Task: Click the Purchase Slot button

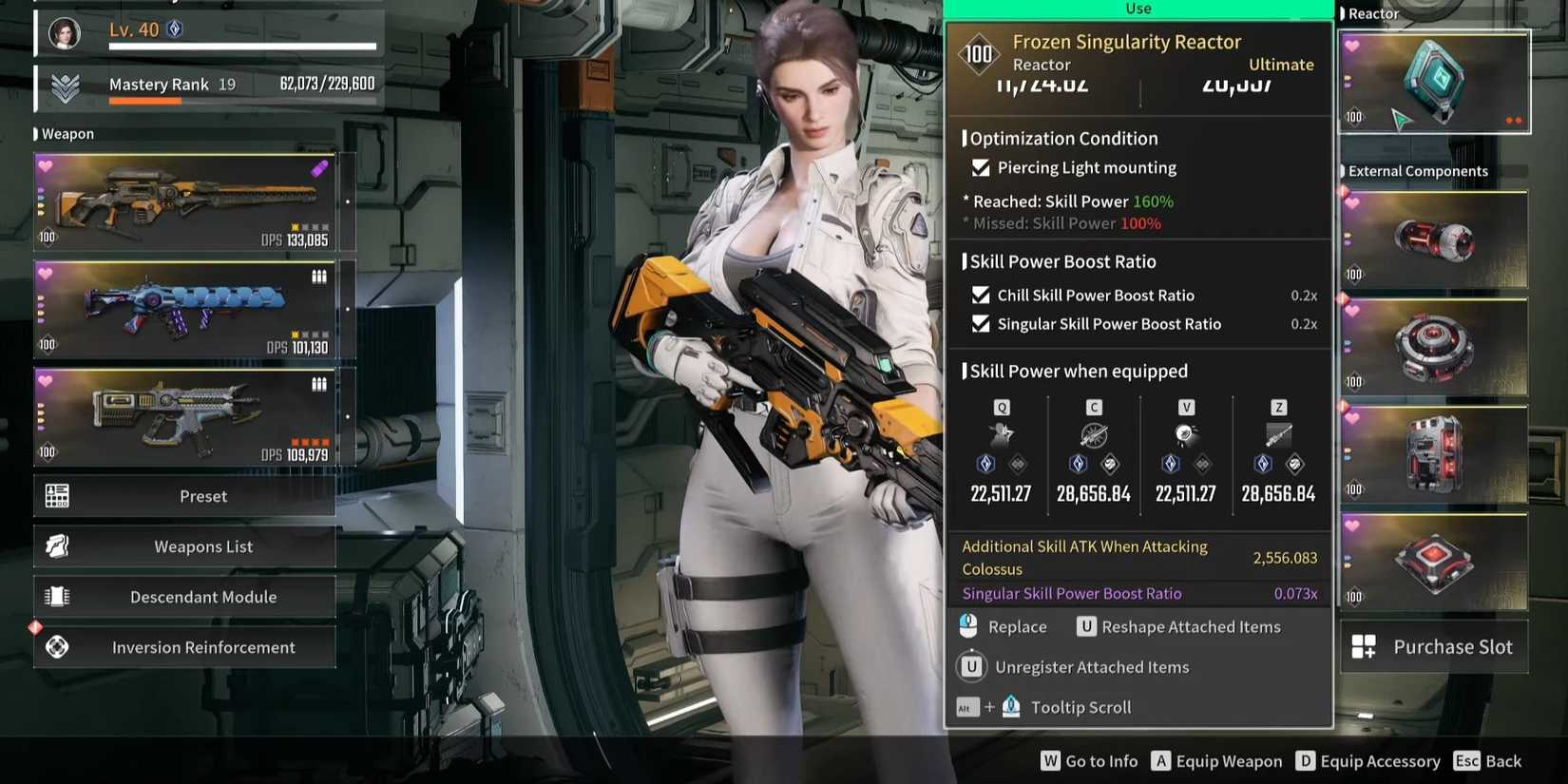Action: [x=1434, y=646]
